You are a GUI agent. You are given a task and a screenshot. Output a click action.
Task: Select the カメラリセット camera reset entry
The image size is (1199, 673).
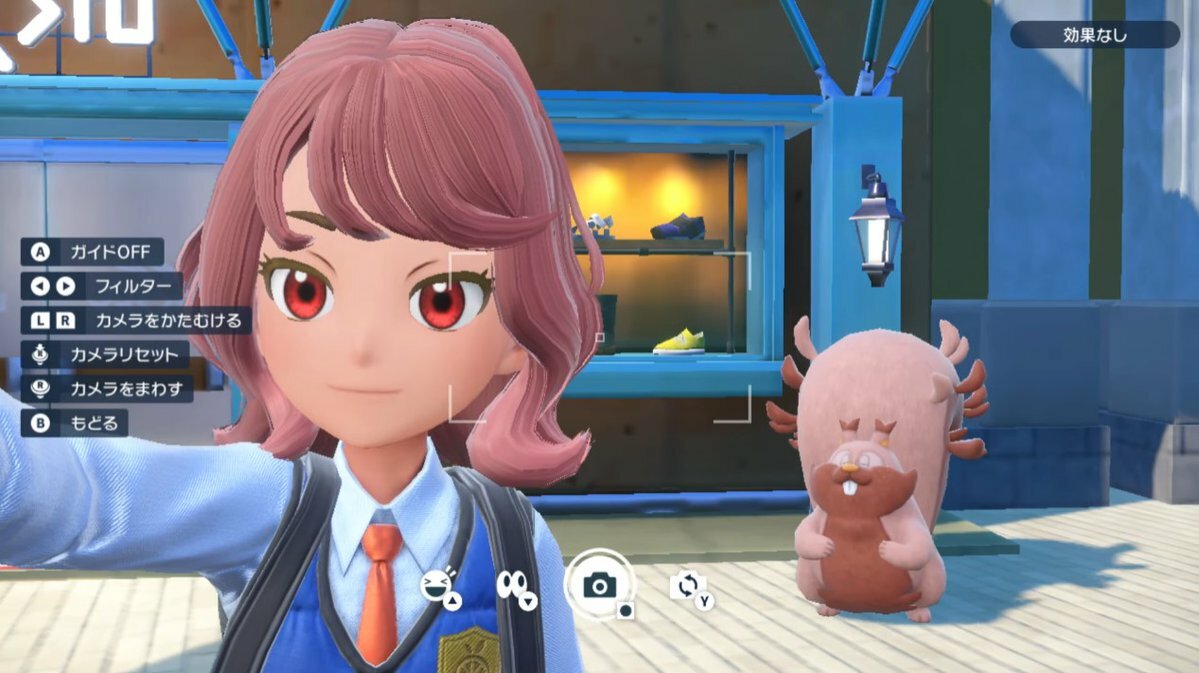106,355
